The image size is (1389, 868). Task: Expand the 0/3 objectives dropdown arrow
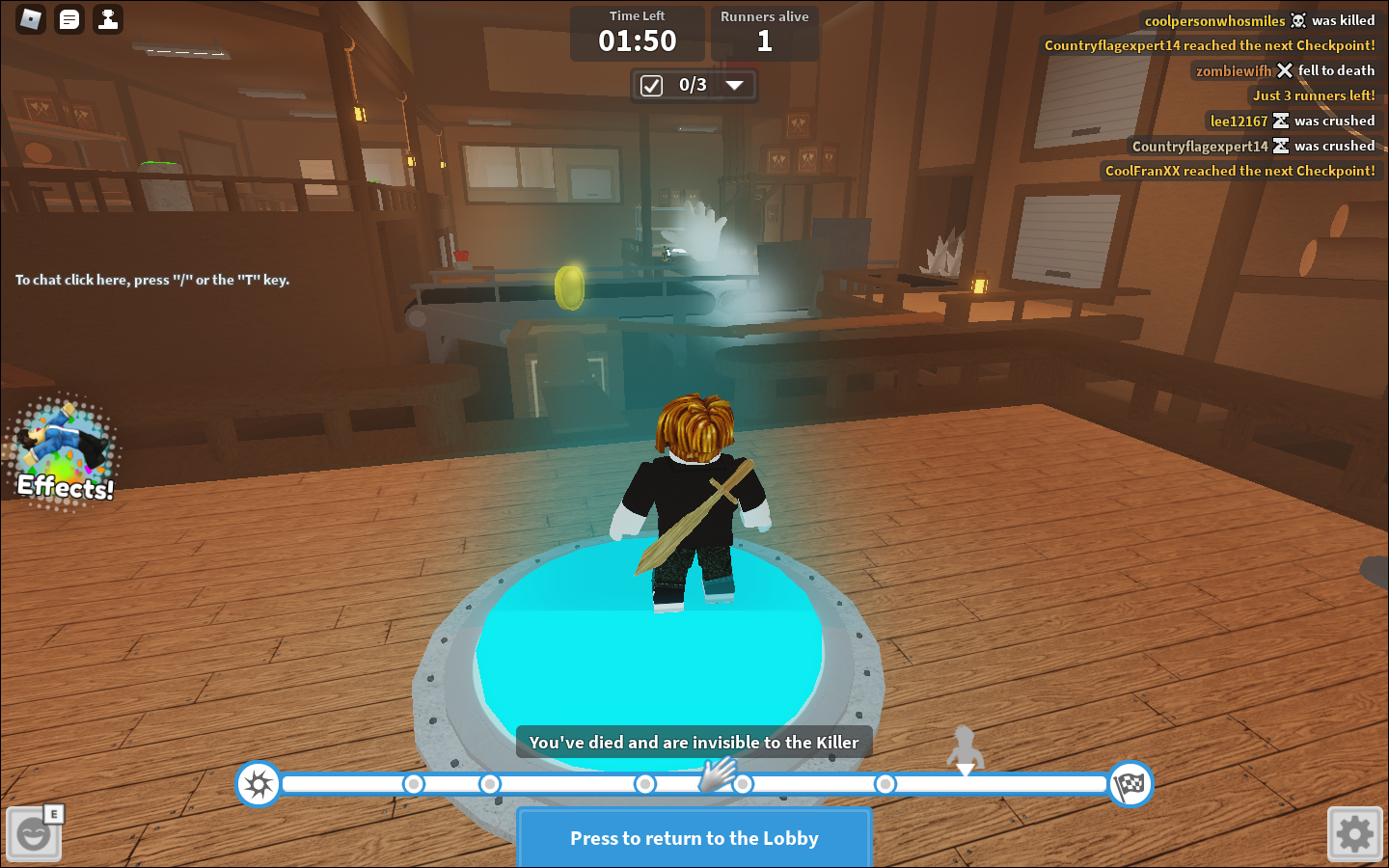coord(736,85)
